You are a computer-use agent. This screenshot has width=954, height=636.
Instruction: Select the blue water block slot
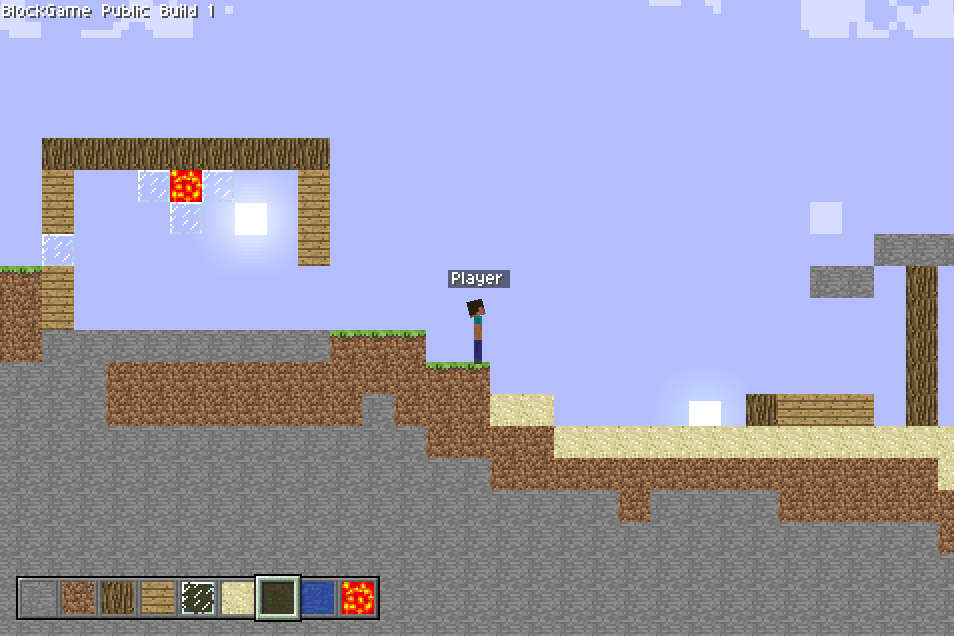318,598
